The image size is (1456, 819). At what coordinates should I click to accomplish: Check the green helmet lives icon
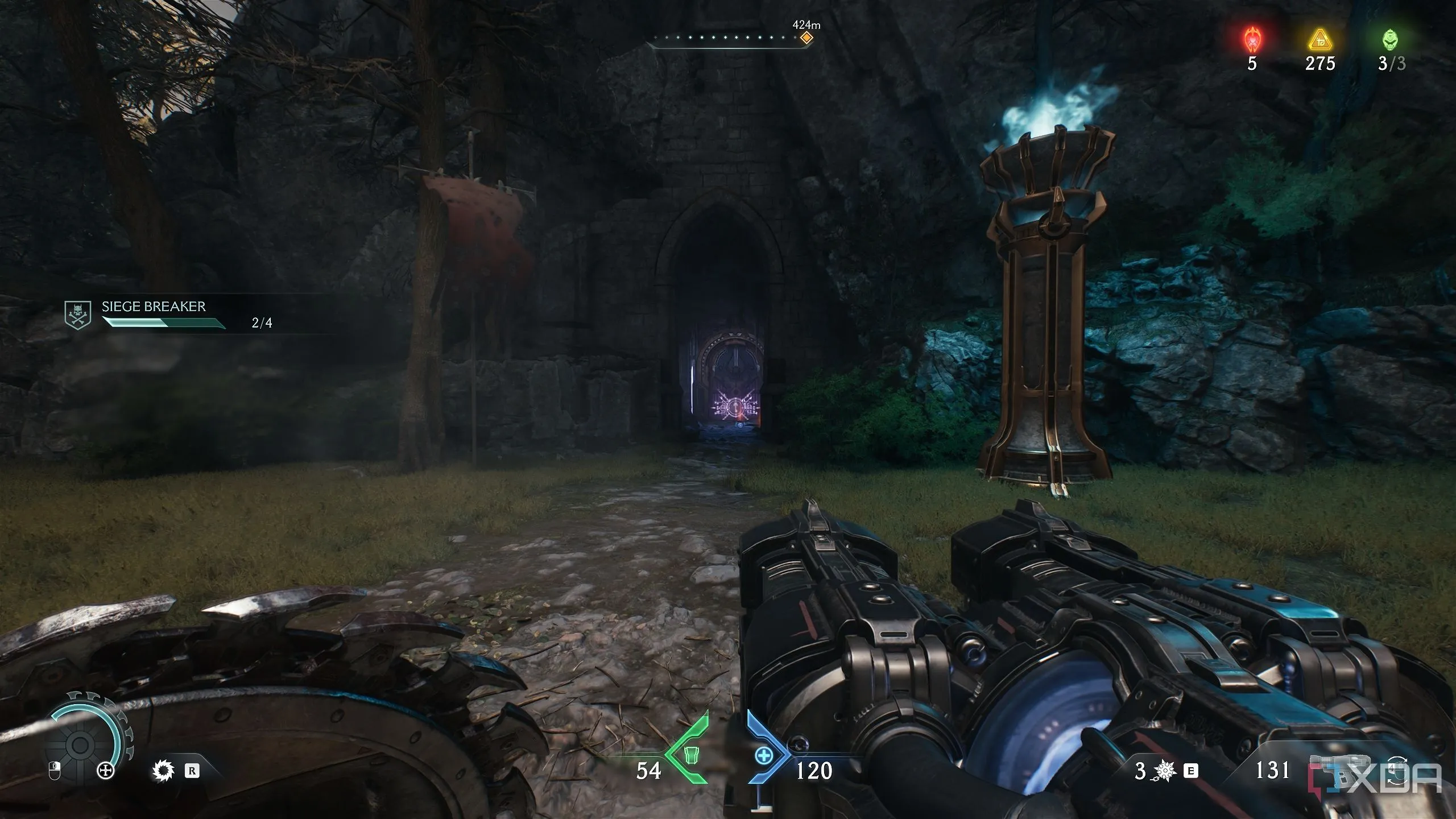(x=1391, y=40)
